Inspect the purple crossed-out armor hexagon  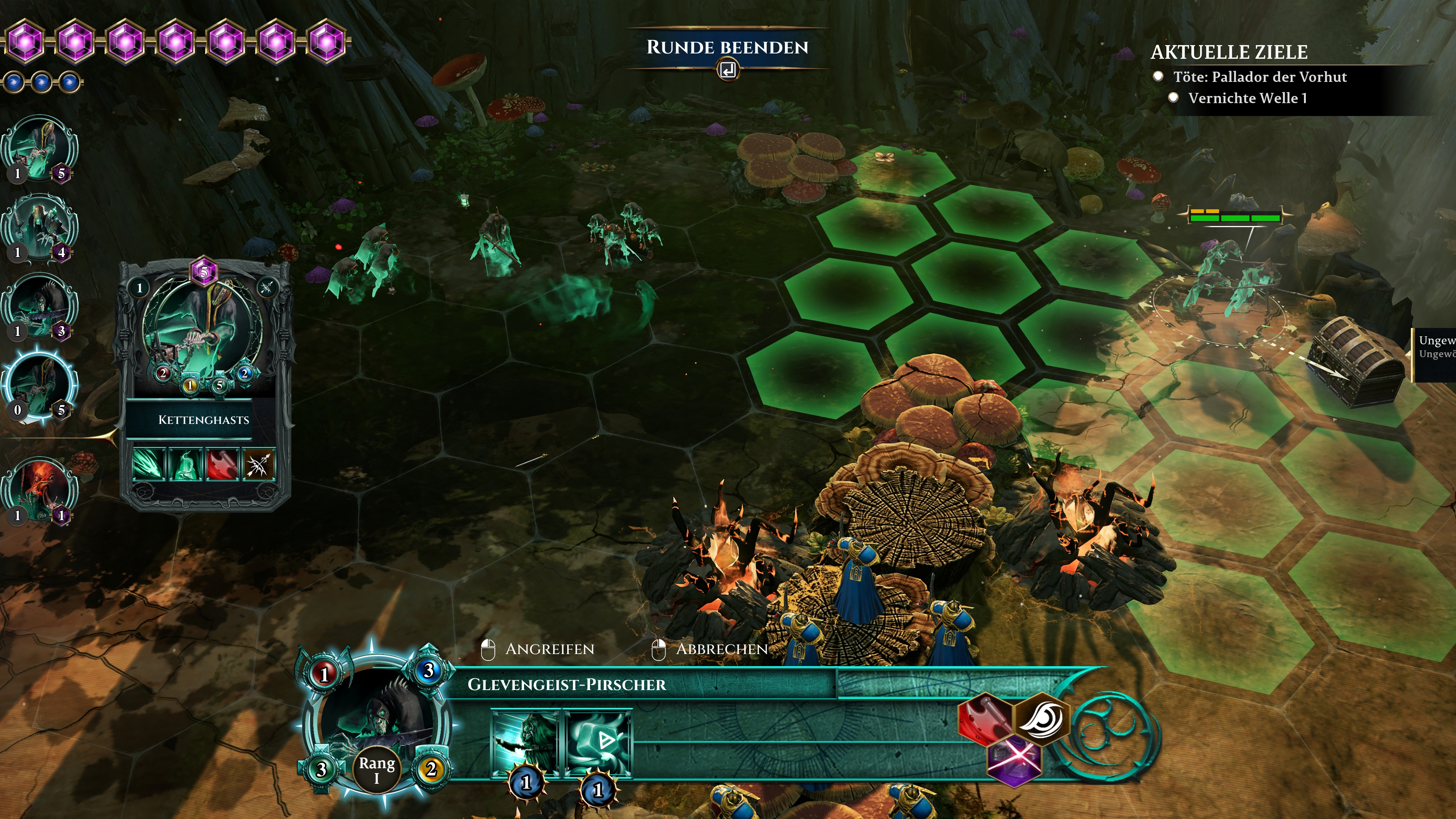click(x=1014, y=761)
